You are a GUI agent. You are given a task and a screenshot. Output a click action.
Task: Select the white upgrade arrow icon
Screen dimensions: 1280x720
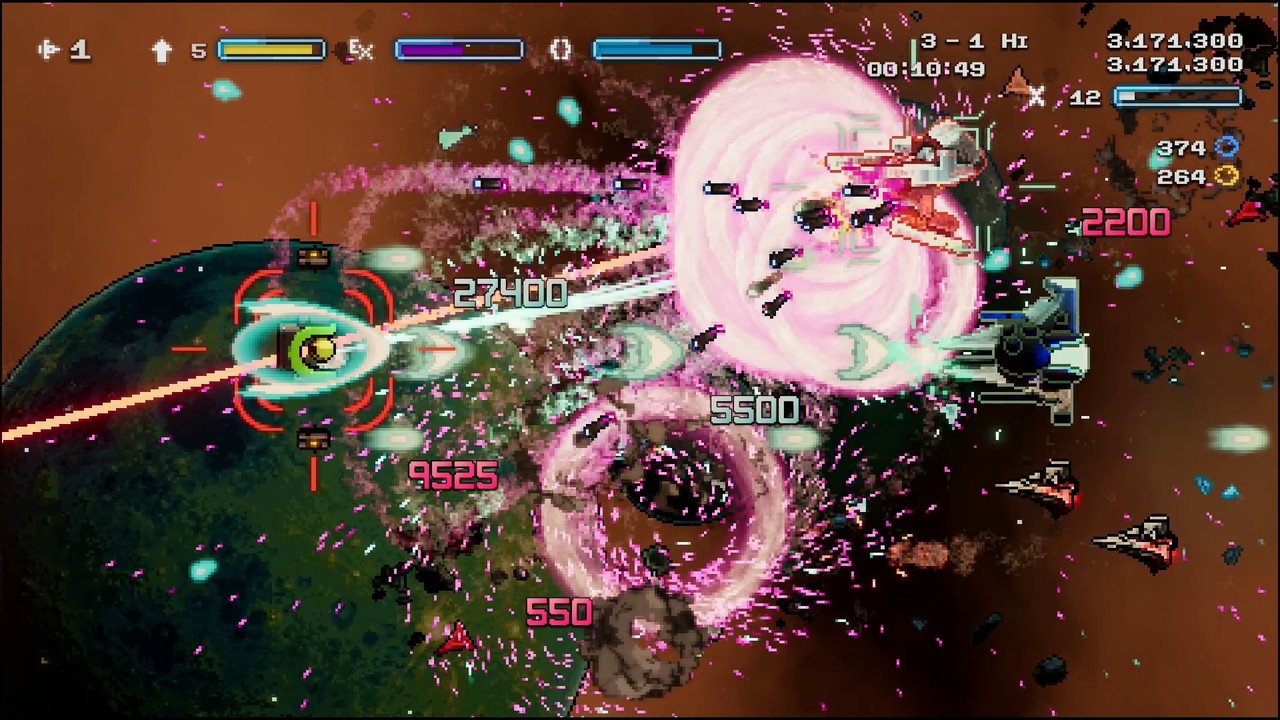point(162,49)
